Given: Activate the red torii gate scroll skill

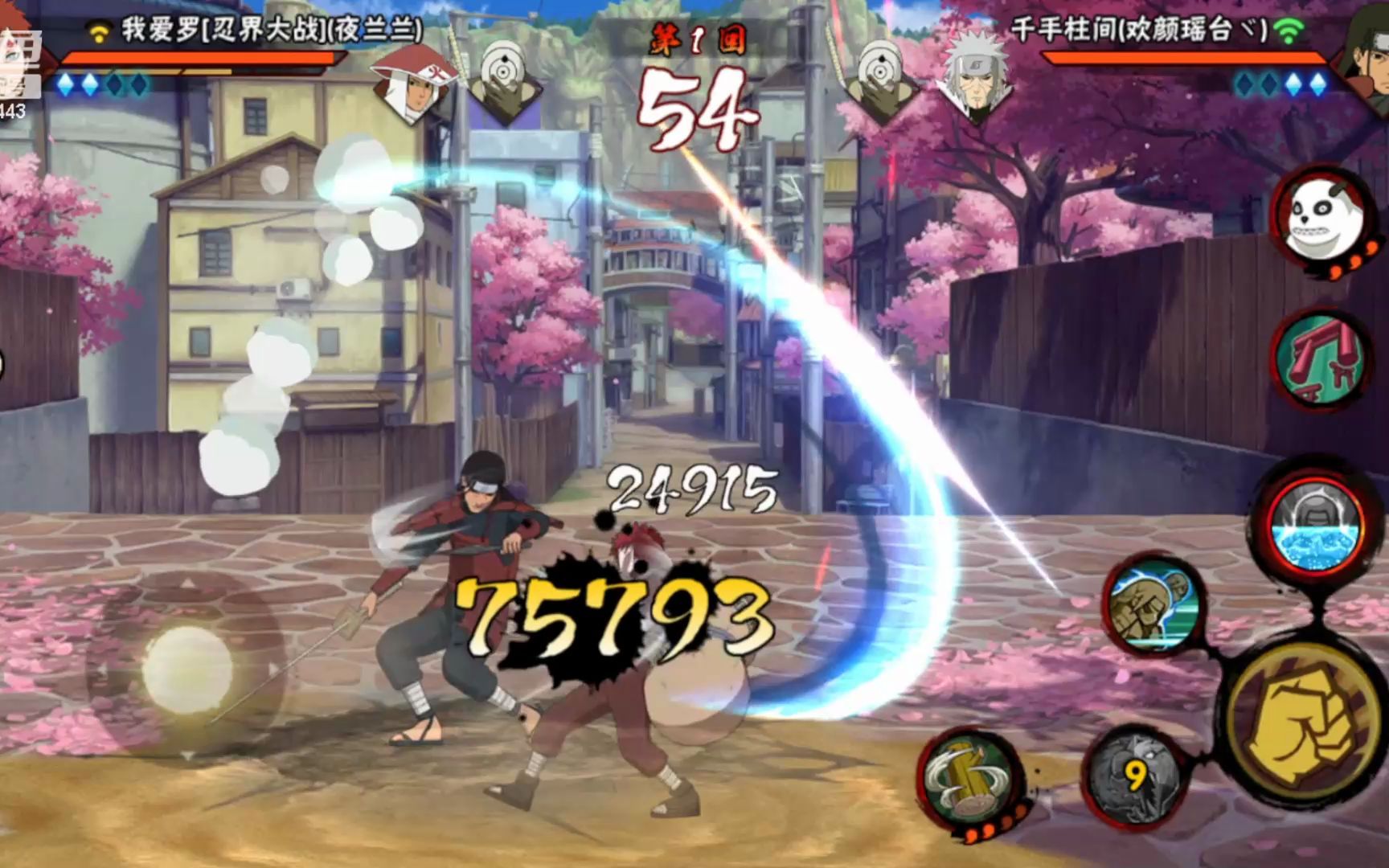Looking at the screenshot, I should pos(1318,360).
